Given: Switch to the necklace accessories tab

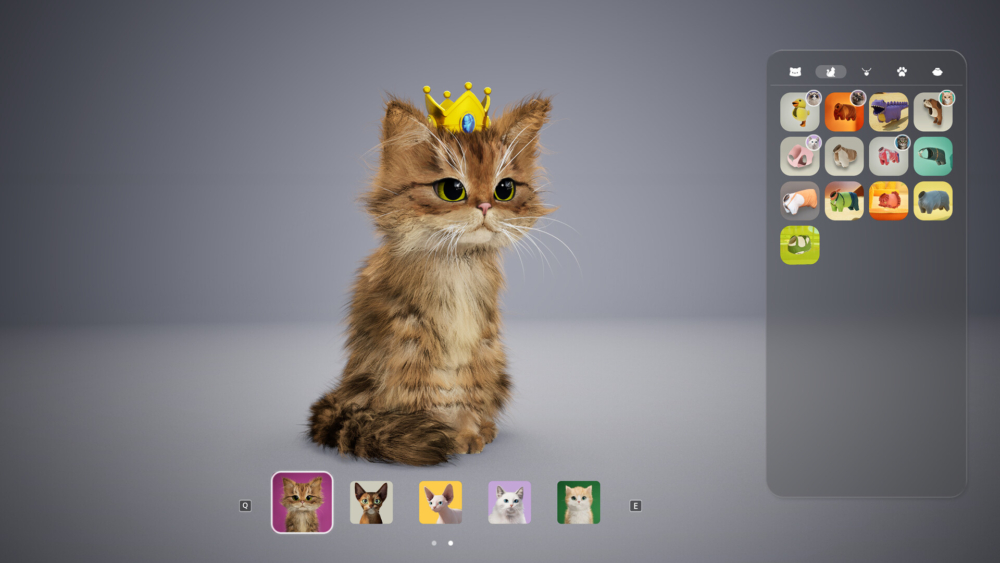Looking at the screenshot, I should (866, 72).
